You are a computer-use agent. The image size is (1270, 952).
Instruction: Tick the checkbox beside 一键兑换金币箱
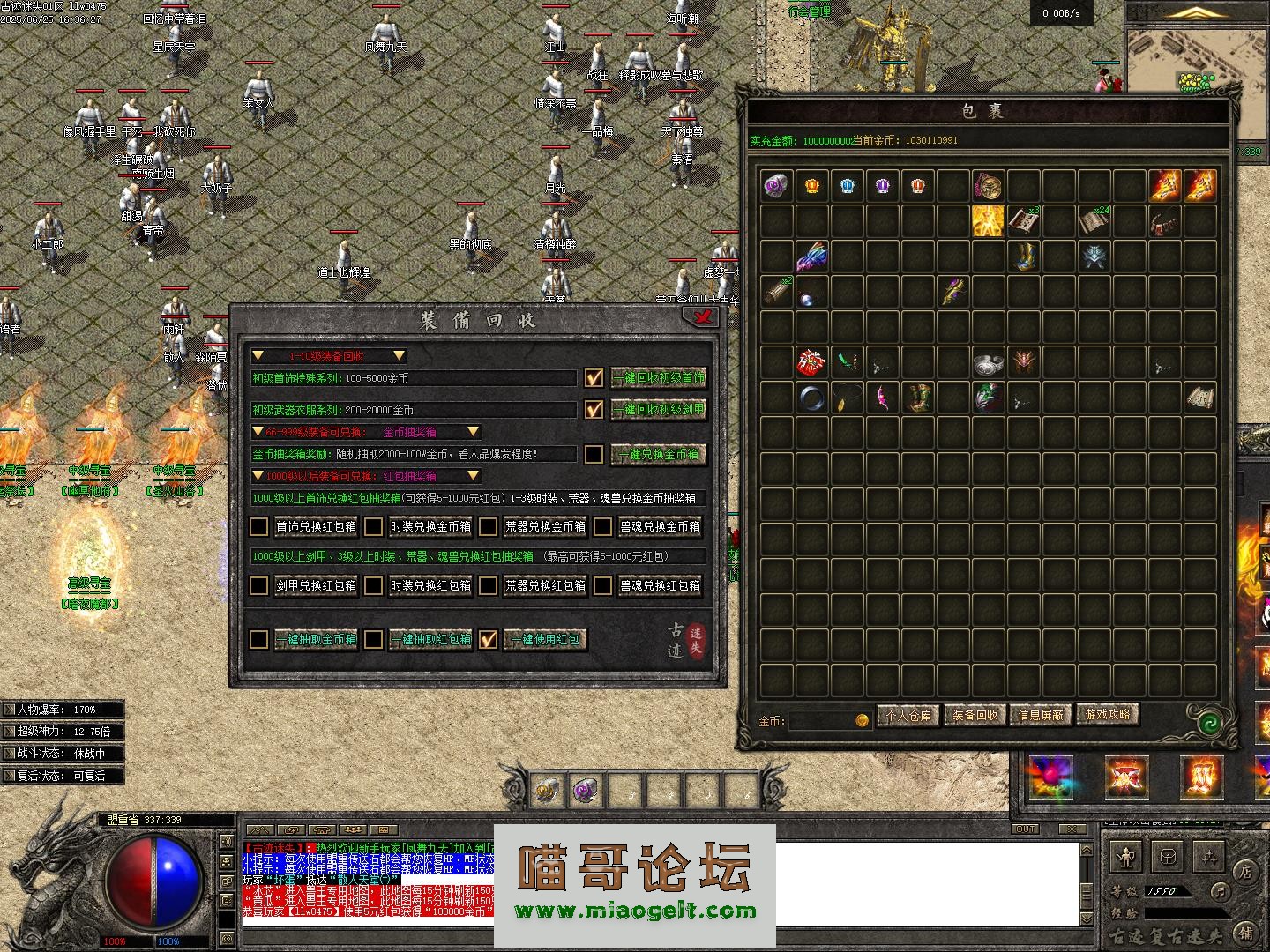click(x=594, y=455)
